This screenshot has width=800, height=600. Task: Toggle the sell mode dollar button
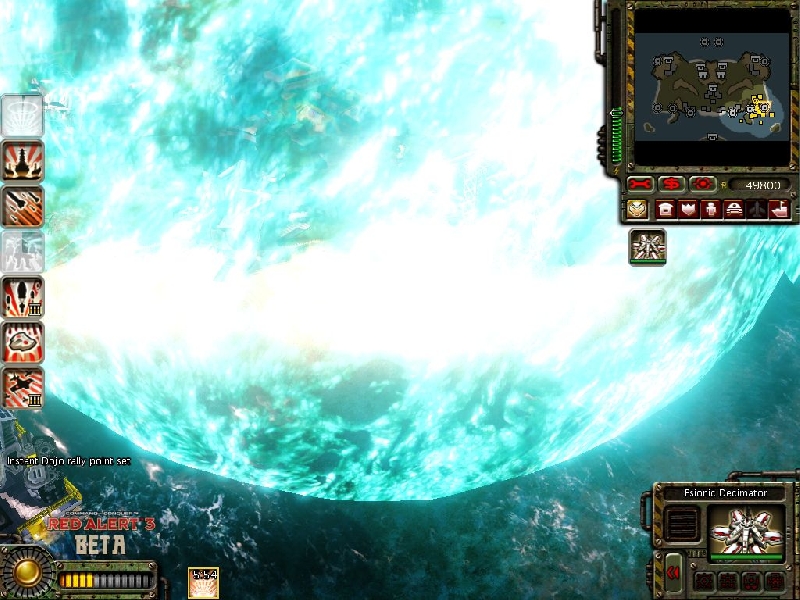671,185
